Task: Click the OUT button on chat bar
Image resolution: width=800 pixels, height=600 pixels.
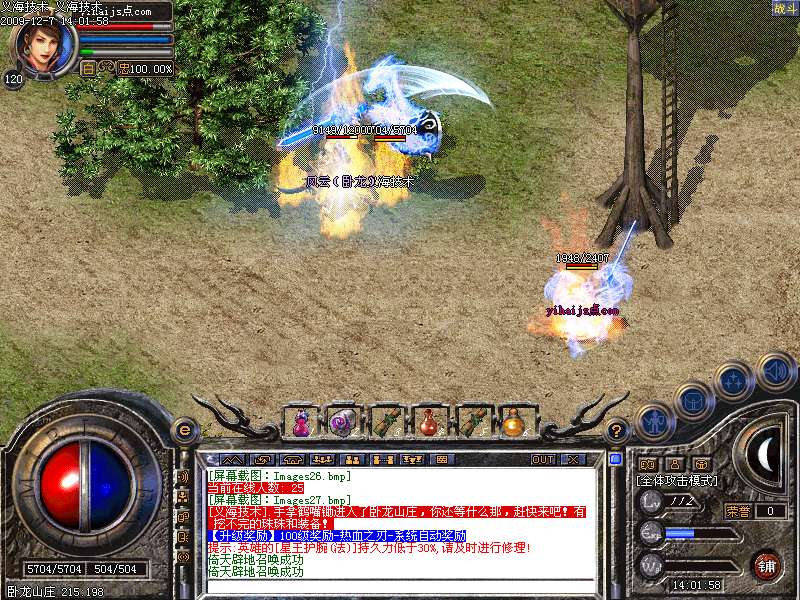Action: click(x=543, y=460)
